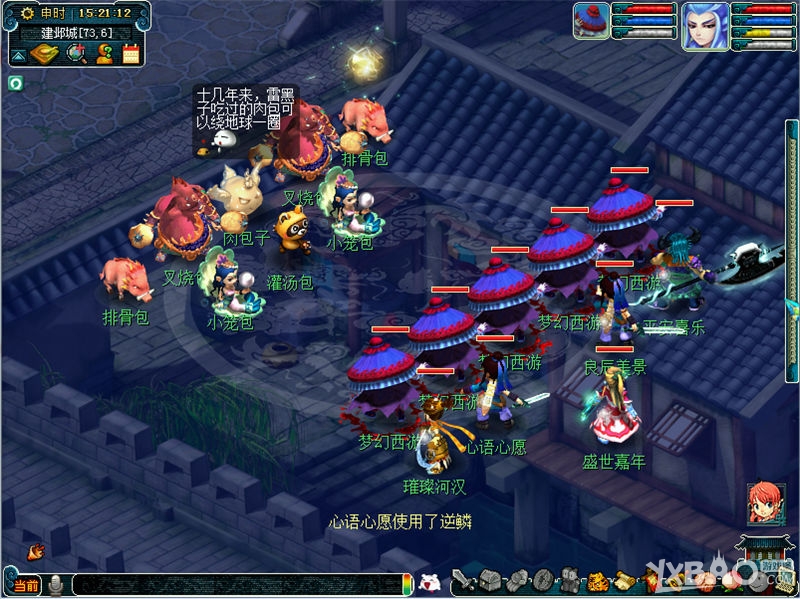Click the small green chat bubble icon

pyautogui.click(x=16, y=83)
